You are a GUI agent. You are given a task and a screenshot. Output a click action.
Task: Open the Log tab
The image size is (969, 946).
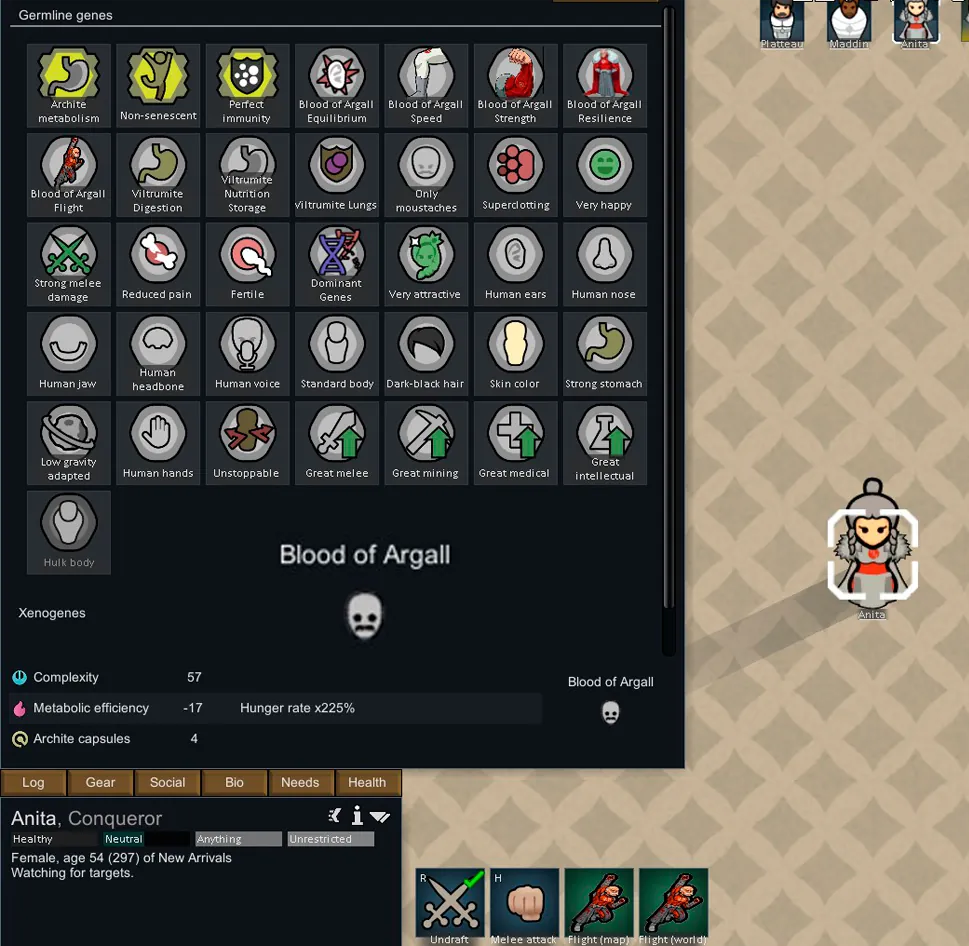[x=33, y=782]
